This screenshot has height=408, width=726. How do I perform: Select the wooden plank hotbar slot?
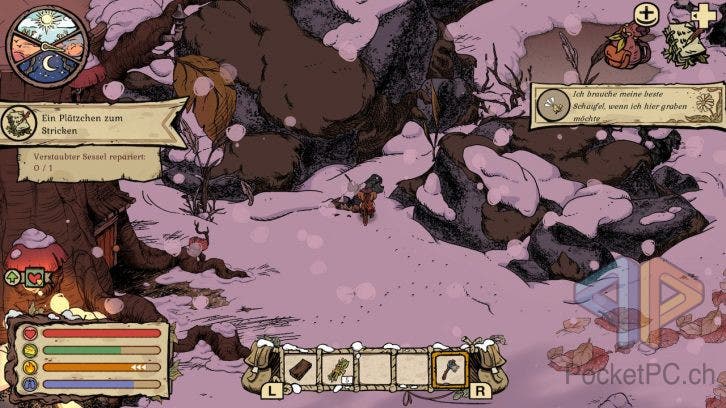[301, 369]
